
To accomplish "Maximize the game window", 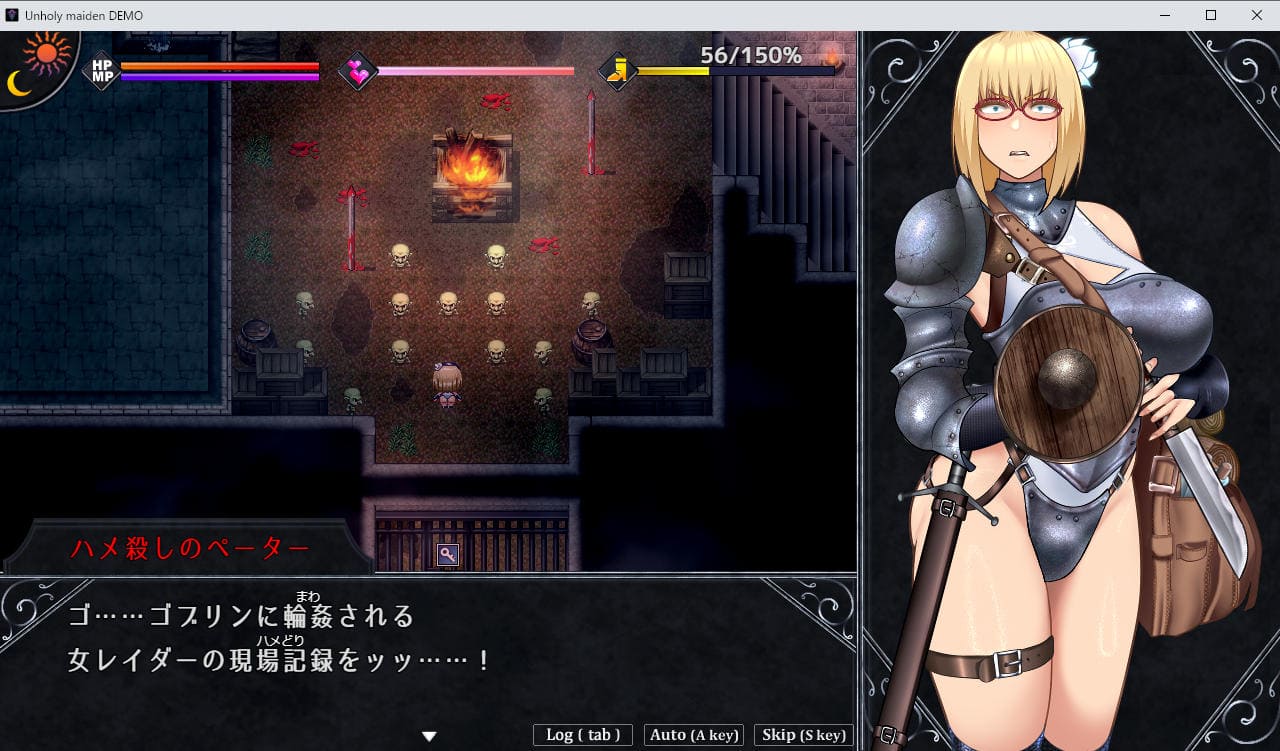I will [x=1211, y=15].
